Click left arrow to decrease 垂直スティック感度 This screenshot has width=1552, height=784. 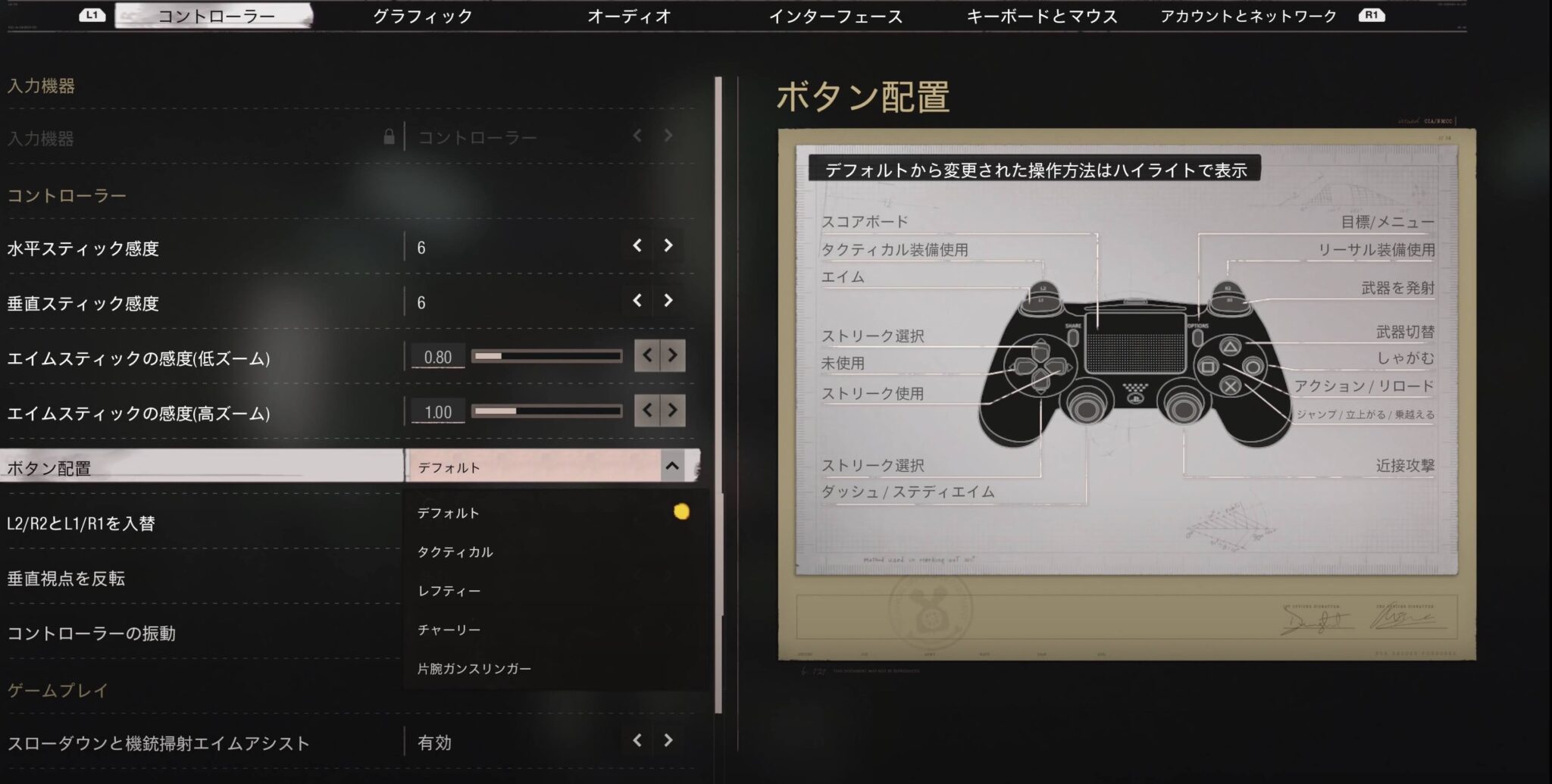[637, 301]
